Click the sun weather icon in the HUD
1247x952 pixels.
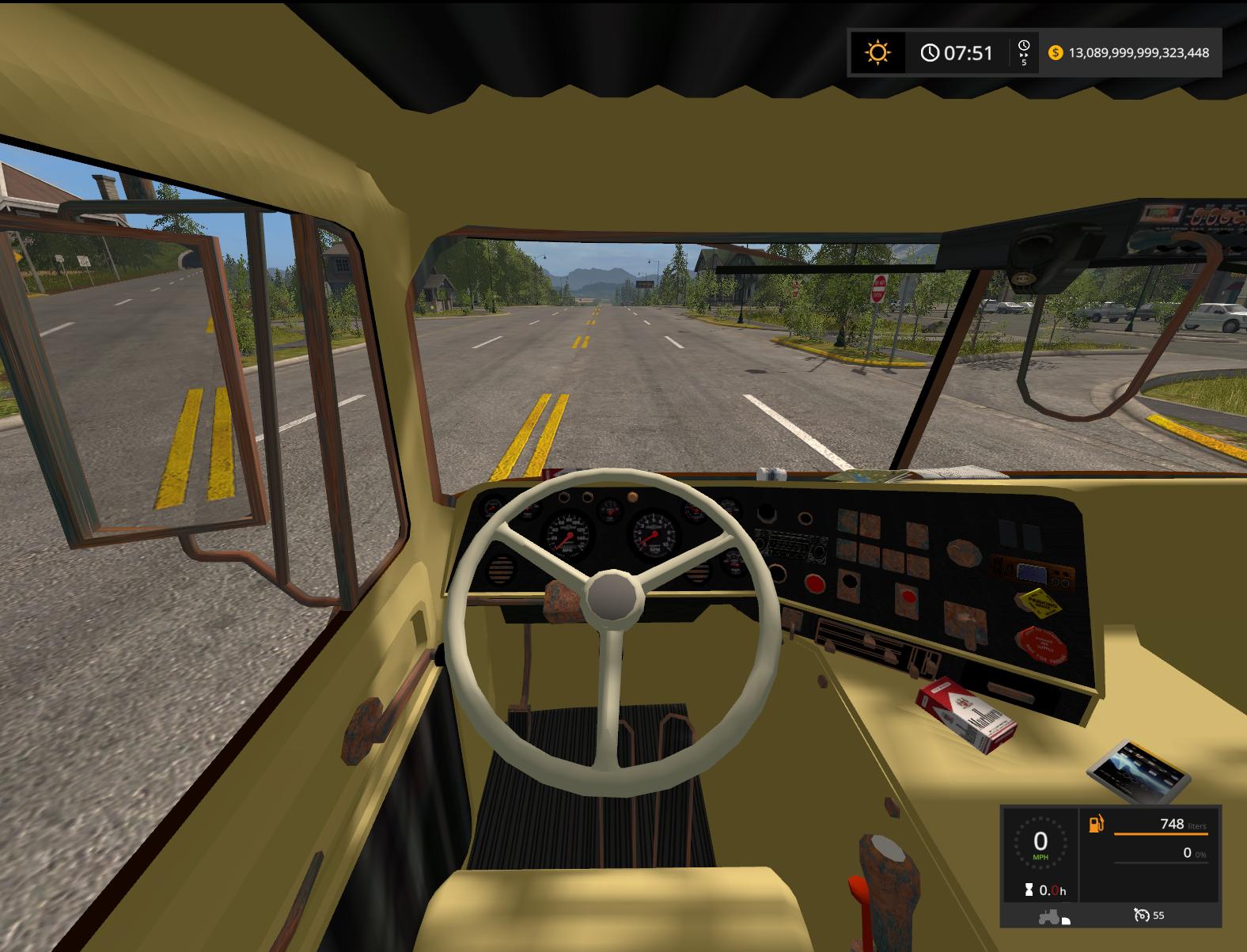877,54
